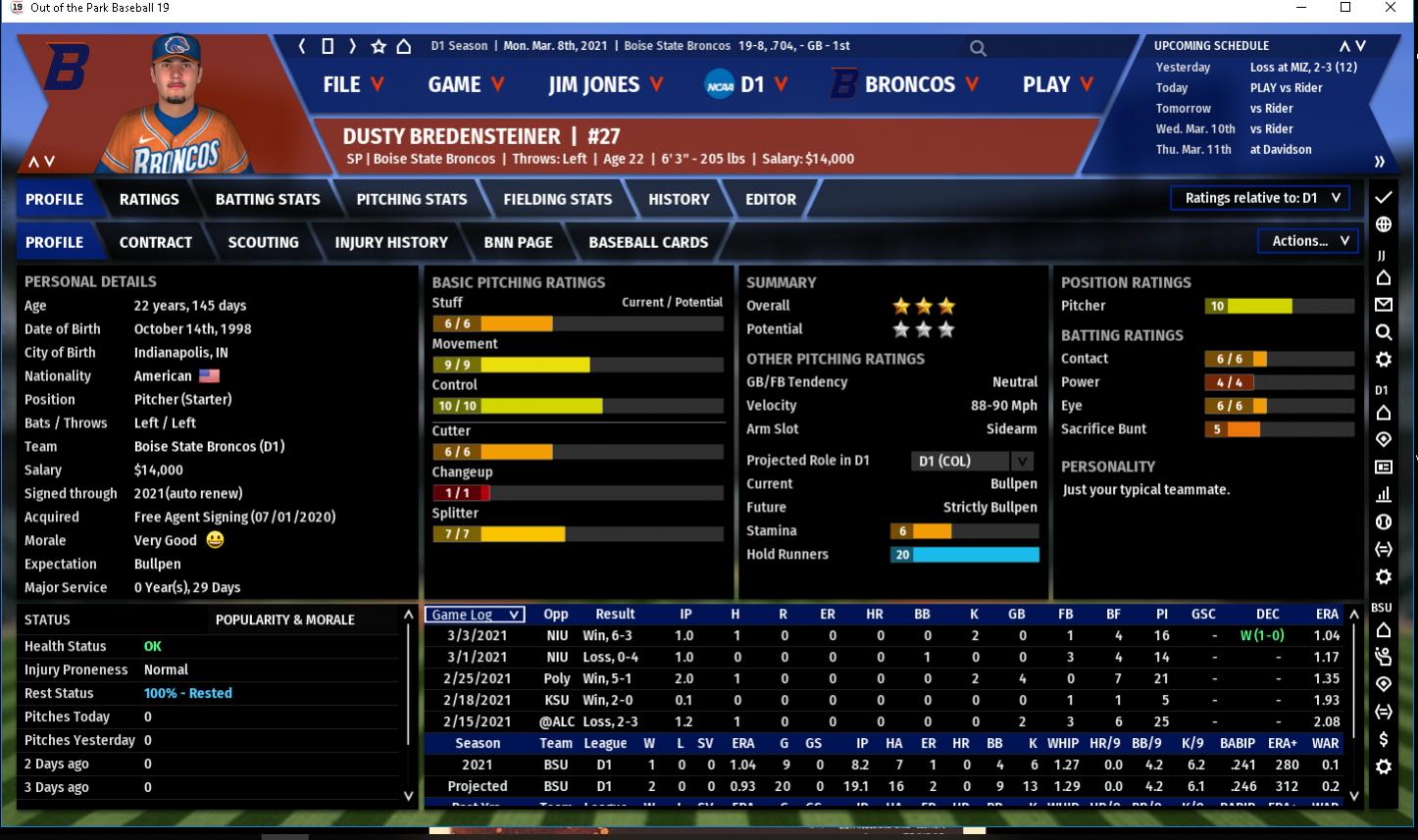Expand the JIM JONES manager menu
The width and height of the screenshot is (1418, 840).
pos(605,85)
